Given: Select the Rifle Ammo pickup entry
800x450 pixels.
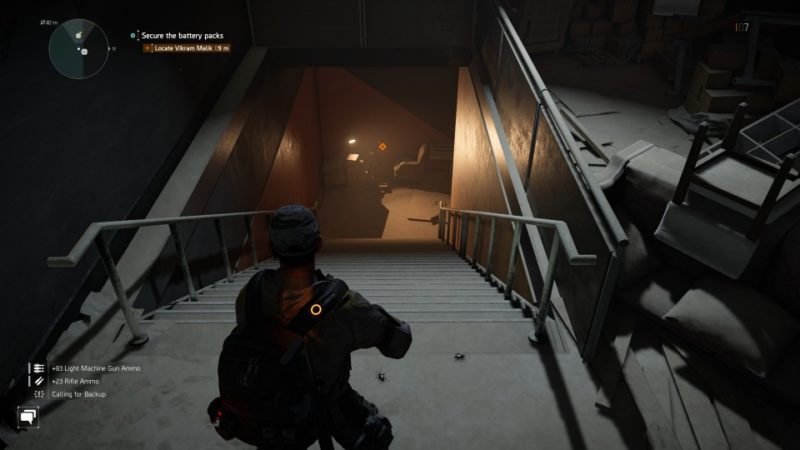Looking at the screenshot, I should (x=74, y=381).
